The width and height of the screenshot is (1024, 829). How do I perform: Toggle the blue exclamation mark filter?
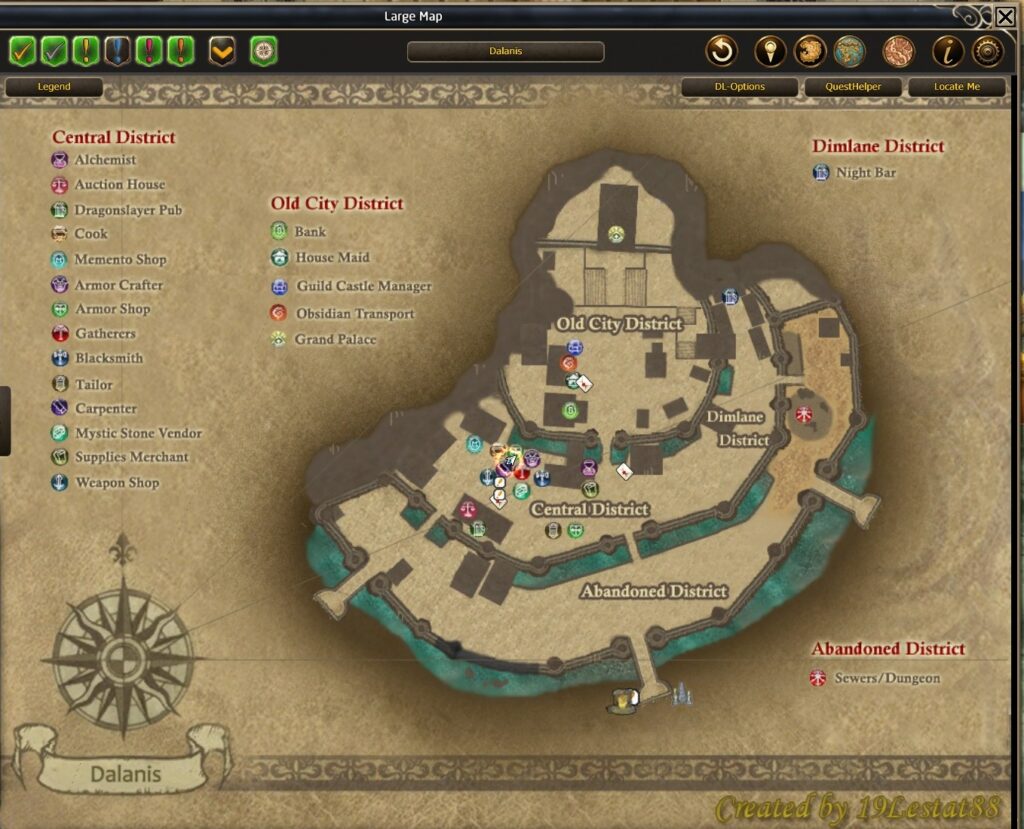click(x=117, y=50)
